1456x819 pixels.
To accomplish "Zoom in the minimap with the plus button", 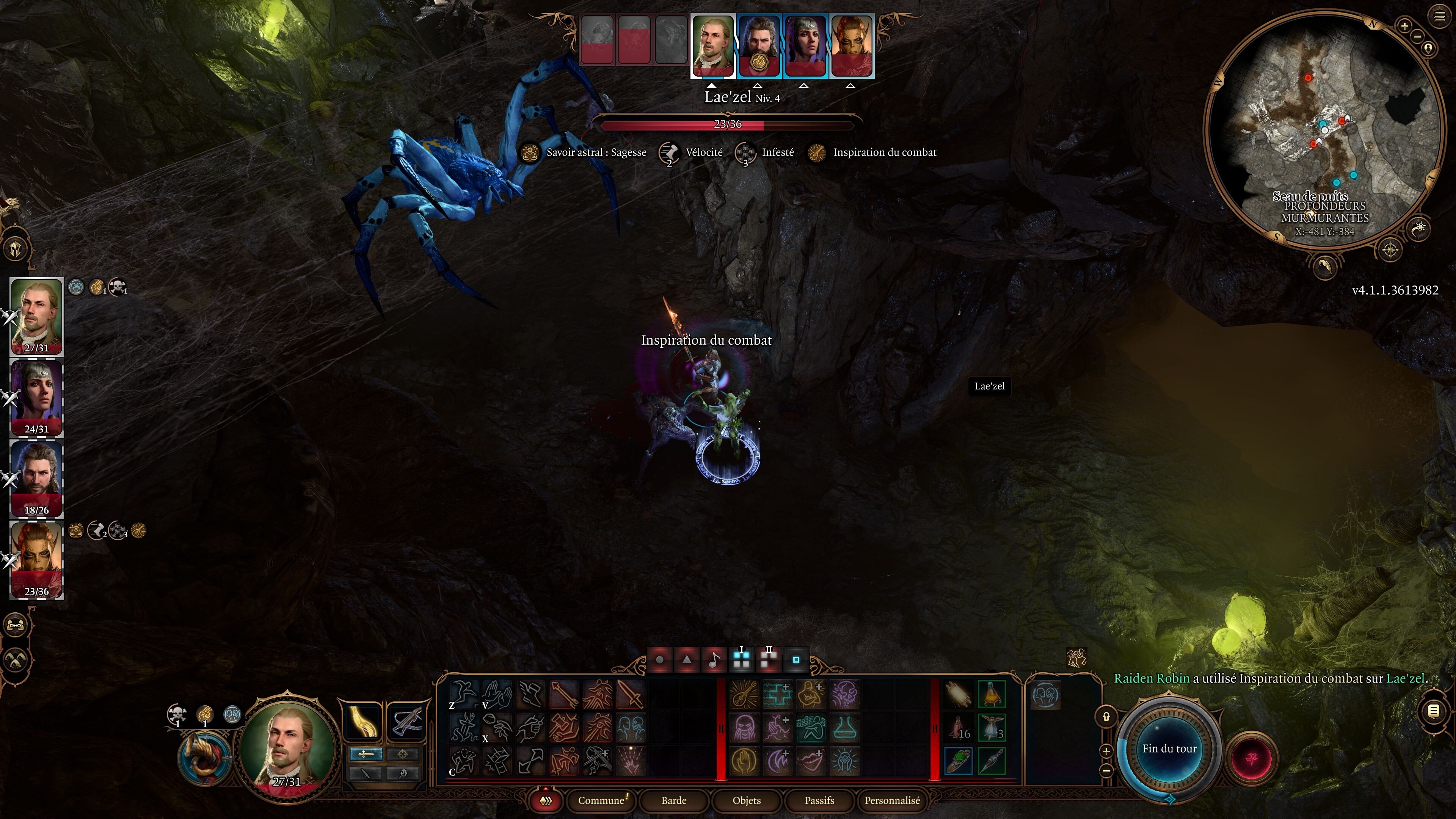I will click(x=1404, y=25).
